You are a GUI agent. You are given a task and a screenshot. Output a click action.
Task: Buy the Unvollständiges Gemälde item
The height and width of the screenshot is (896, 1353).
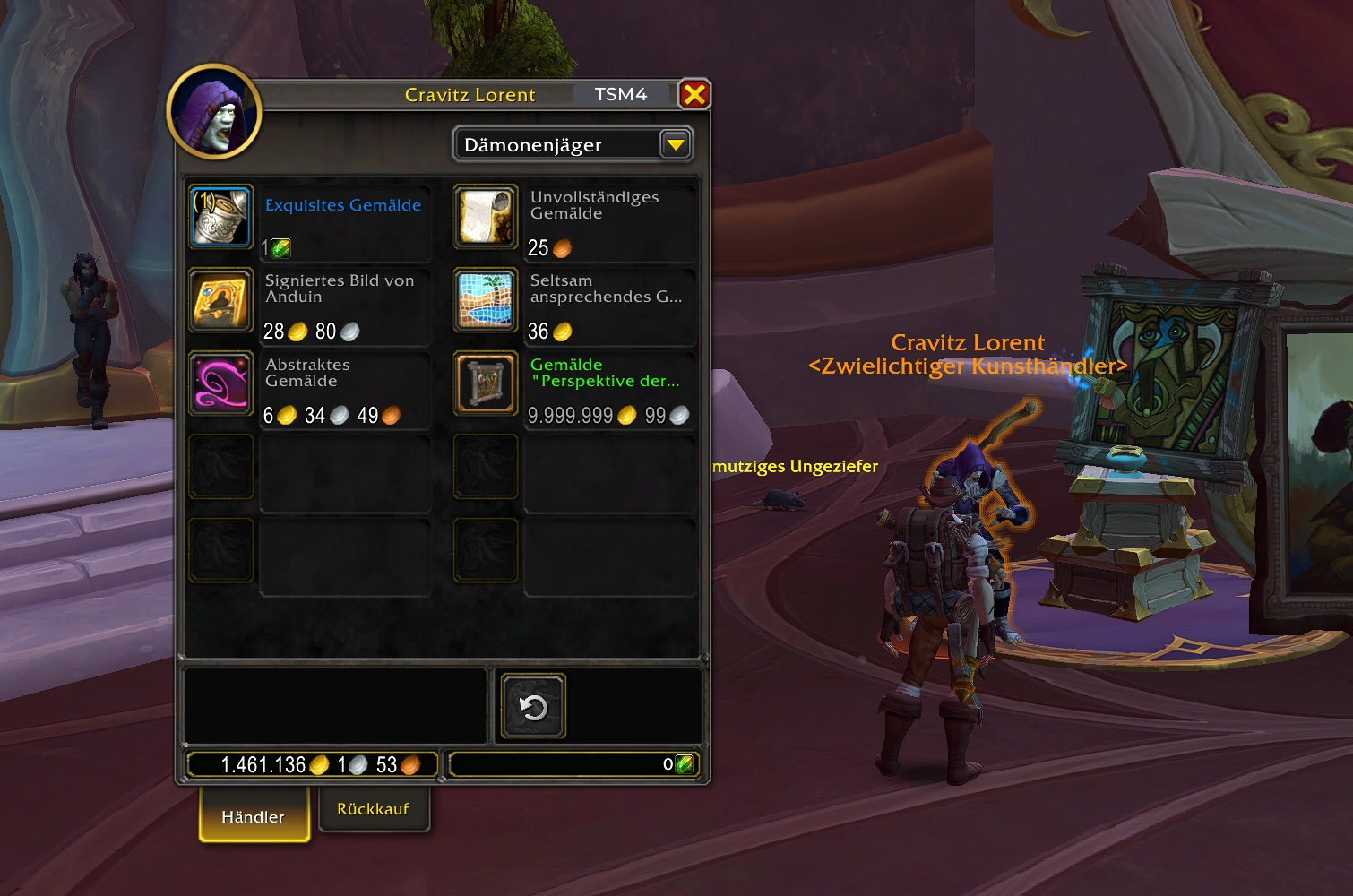[x=486, y=217]
